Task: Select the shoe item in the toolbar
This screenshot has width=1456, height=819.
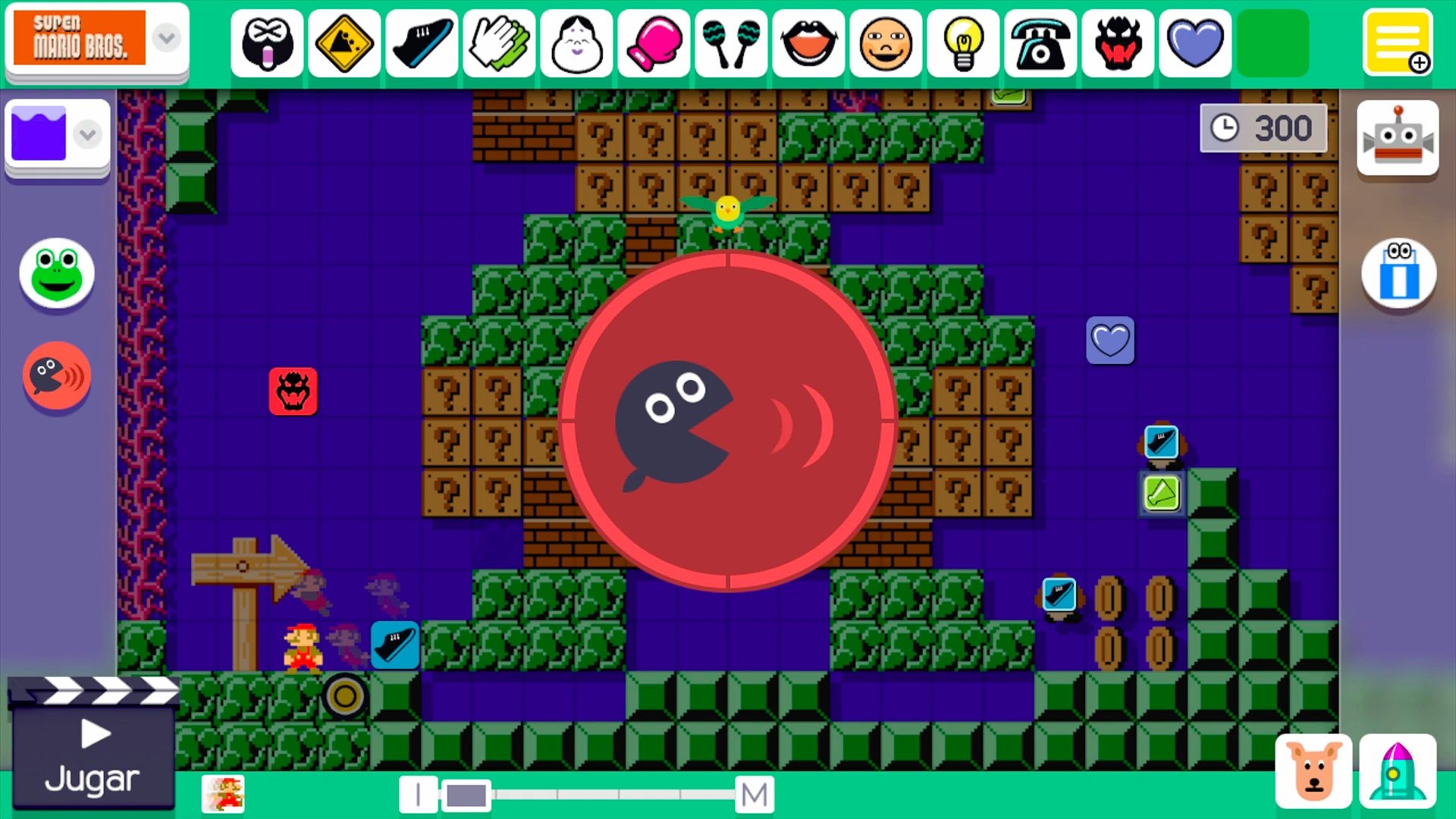Action: (x=421, y=43)
